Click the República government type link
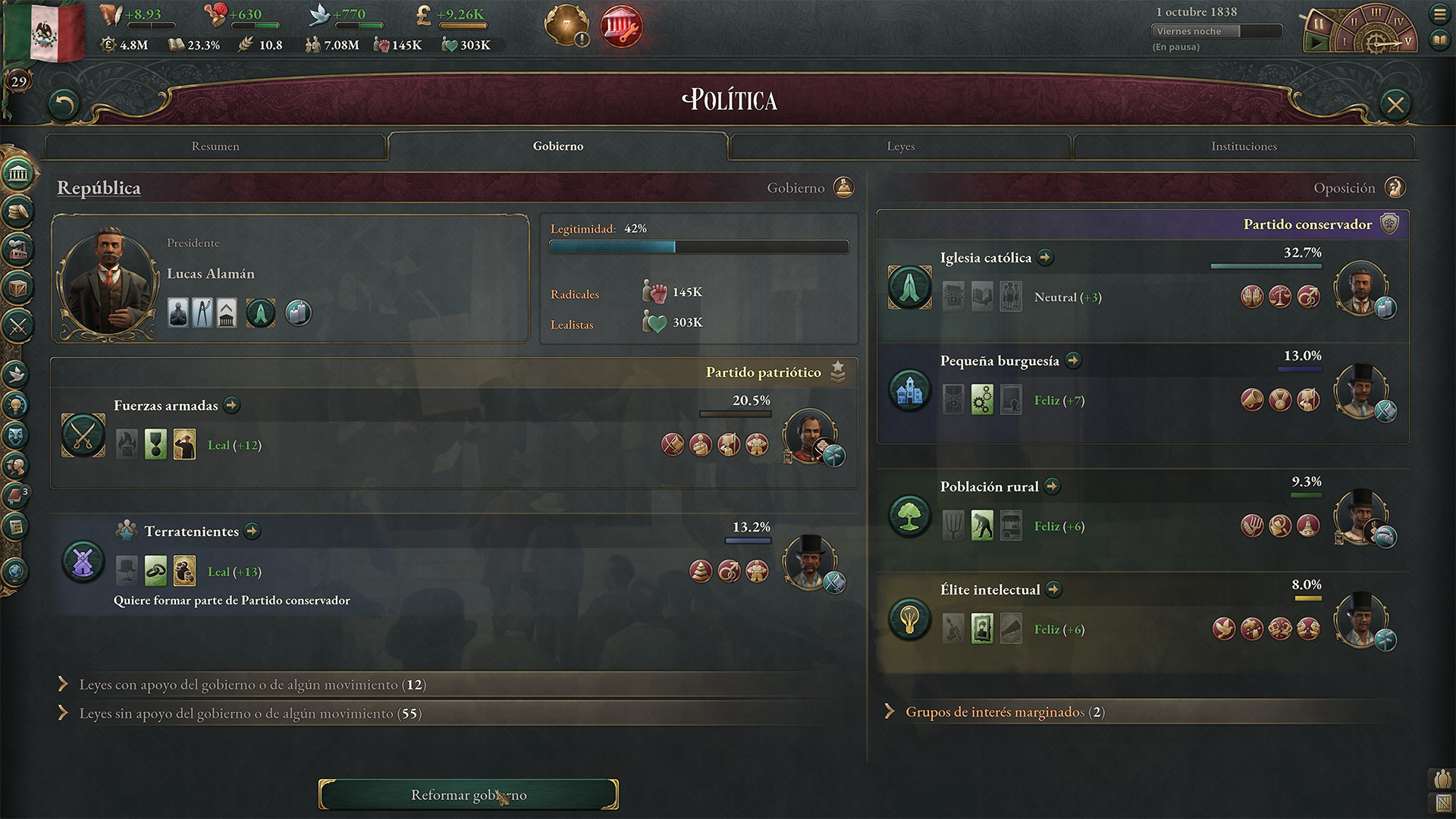Viewport: 1456px width, 819px height. 99,188
